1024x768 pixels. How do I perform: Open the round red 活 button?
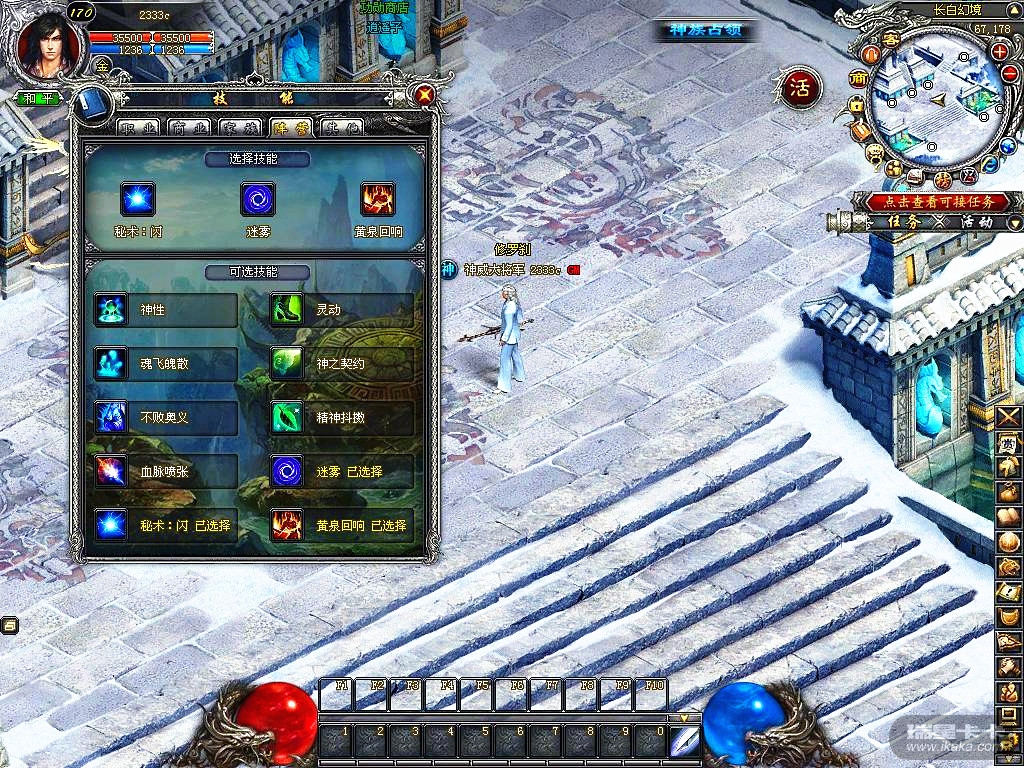pyautogui.click(x=800, y=88)
